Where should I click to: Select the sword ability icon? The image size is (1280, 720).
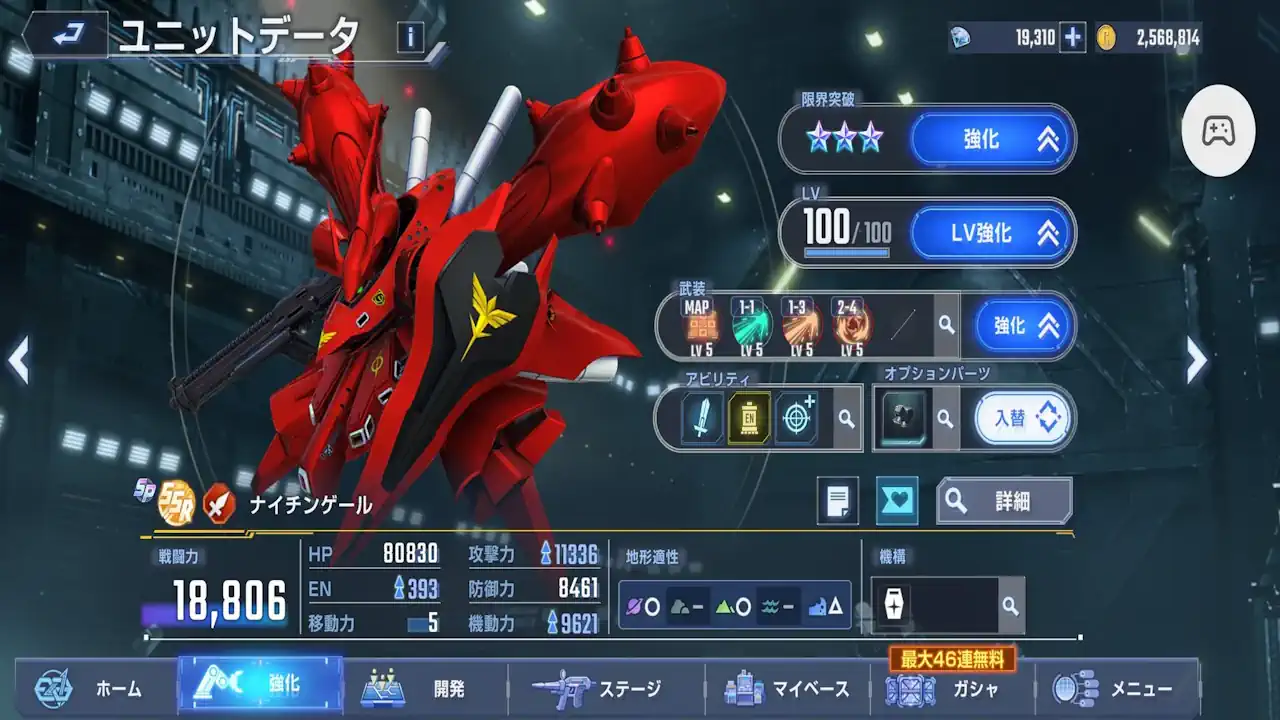pyautogui.click(x=702, y=417)
